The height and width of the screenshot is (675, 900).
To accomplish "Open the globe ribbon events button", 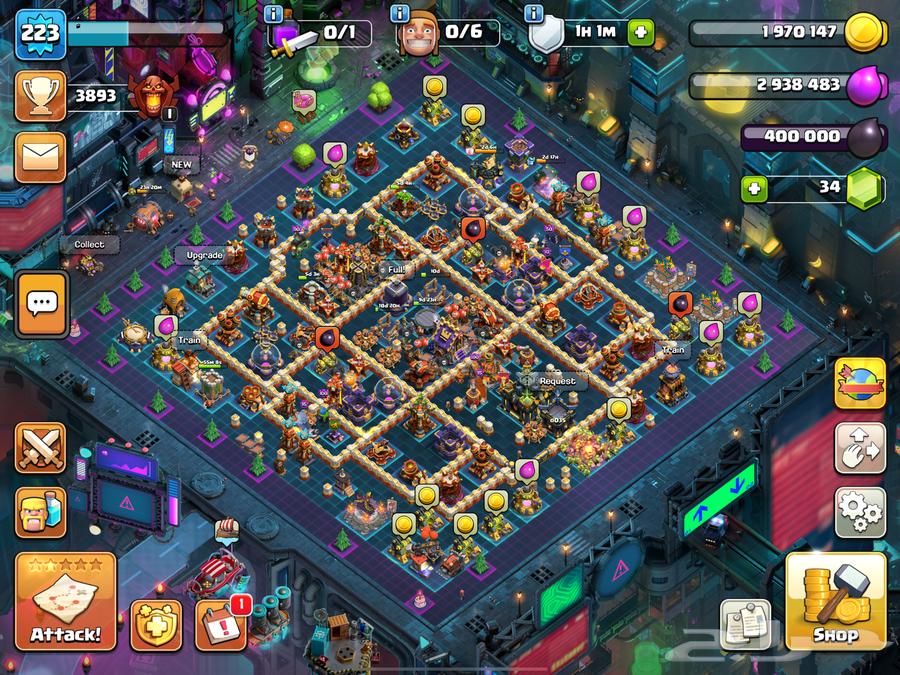I will coord(860,383).
